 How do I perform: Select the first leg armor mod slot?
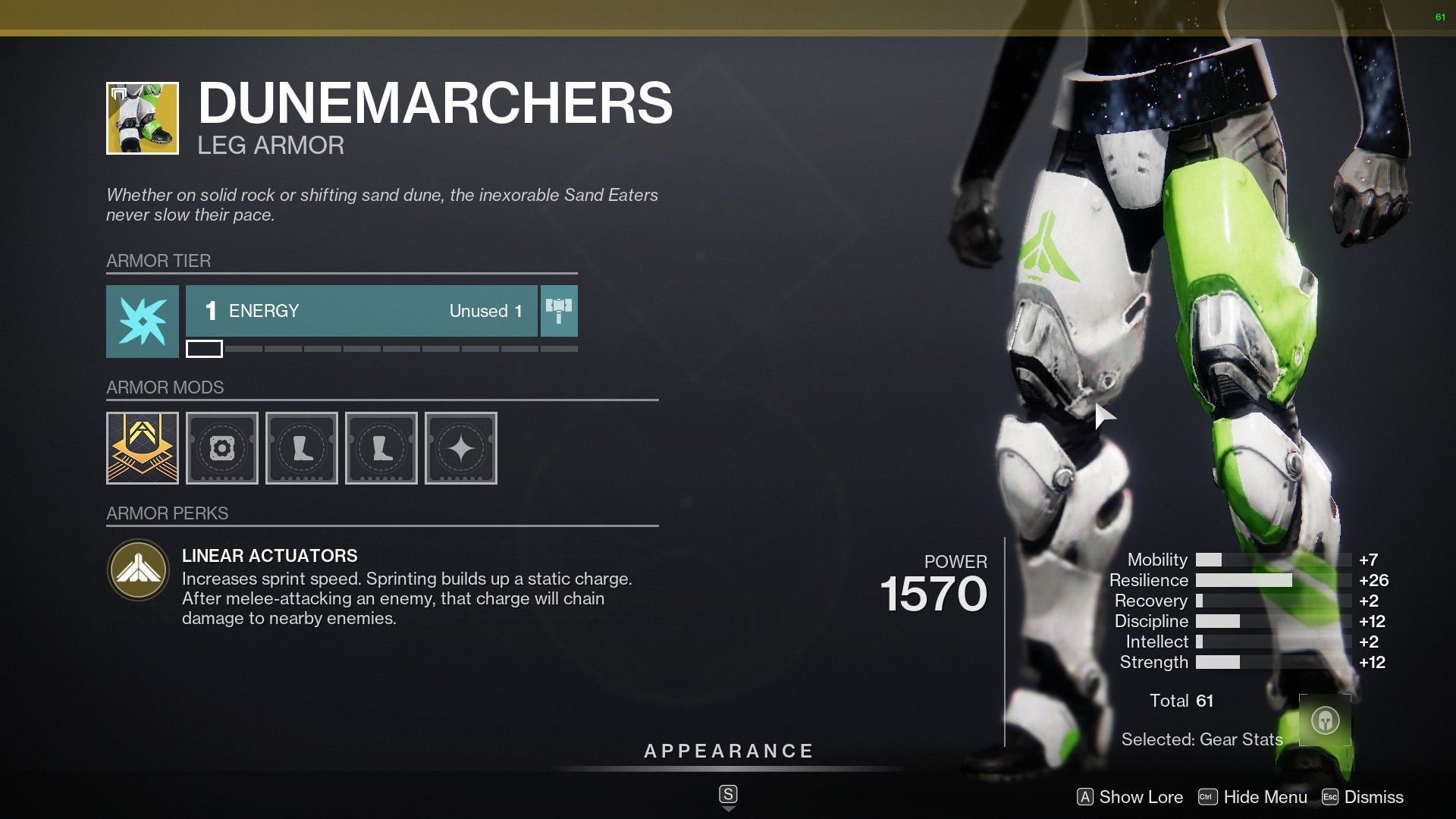(301, 449)
